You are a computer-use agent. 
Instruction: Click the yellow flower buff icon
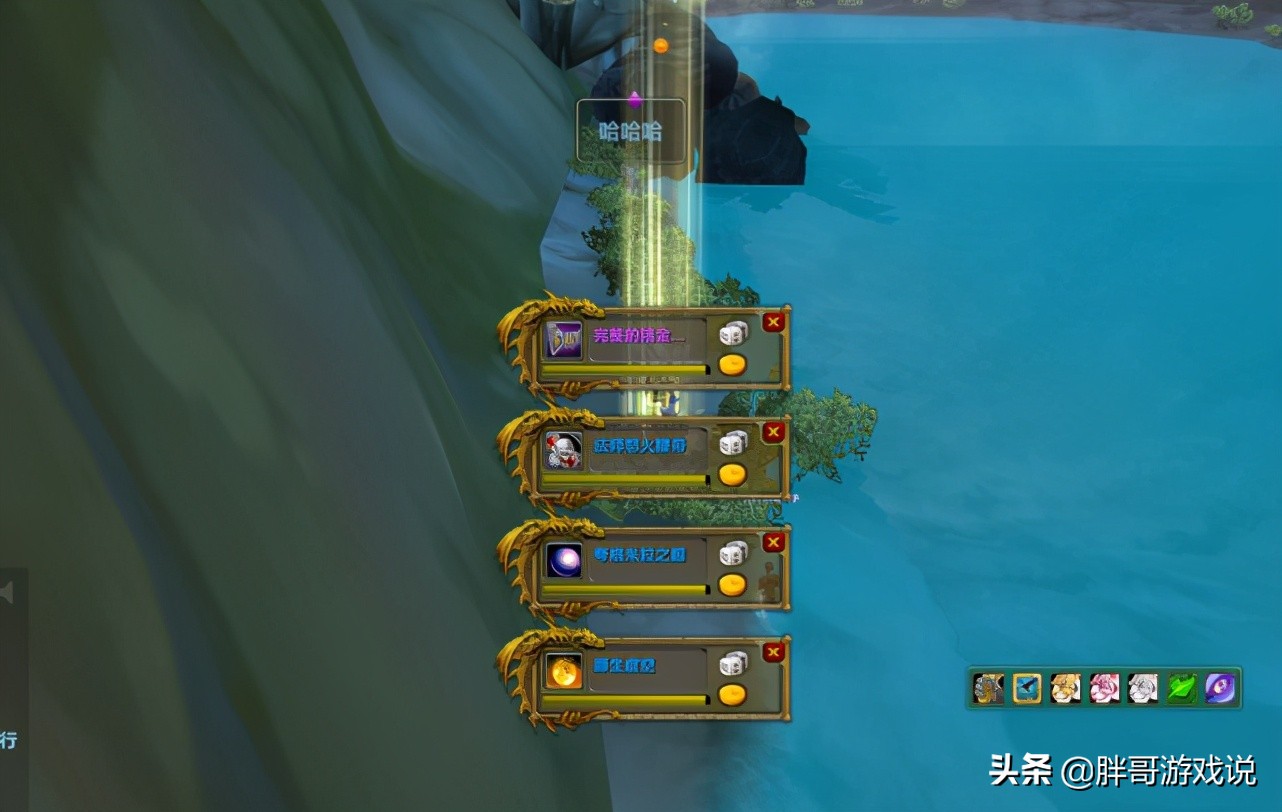(1064, 687)
